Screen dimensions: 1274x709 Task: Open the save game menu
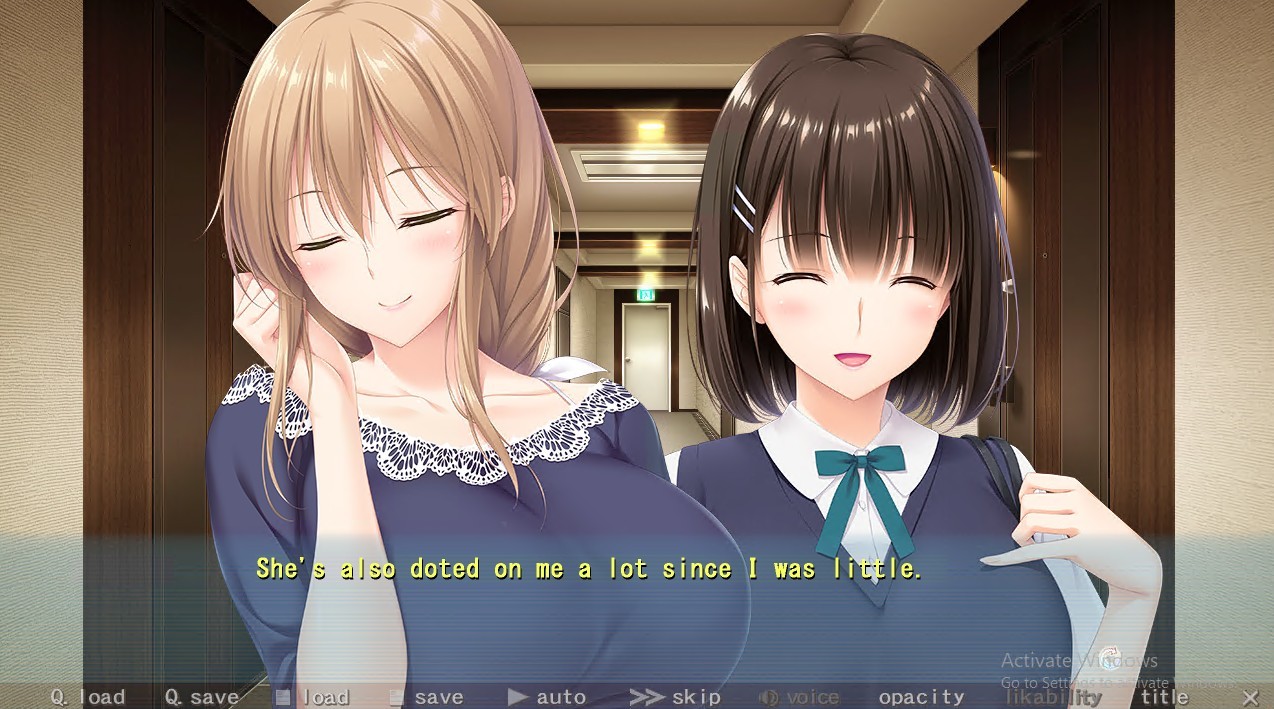pos(427,697)
